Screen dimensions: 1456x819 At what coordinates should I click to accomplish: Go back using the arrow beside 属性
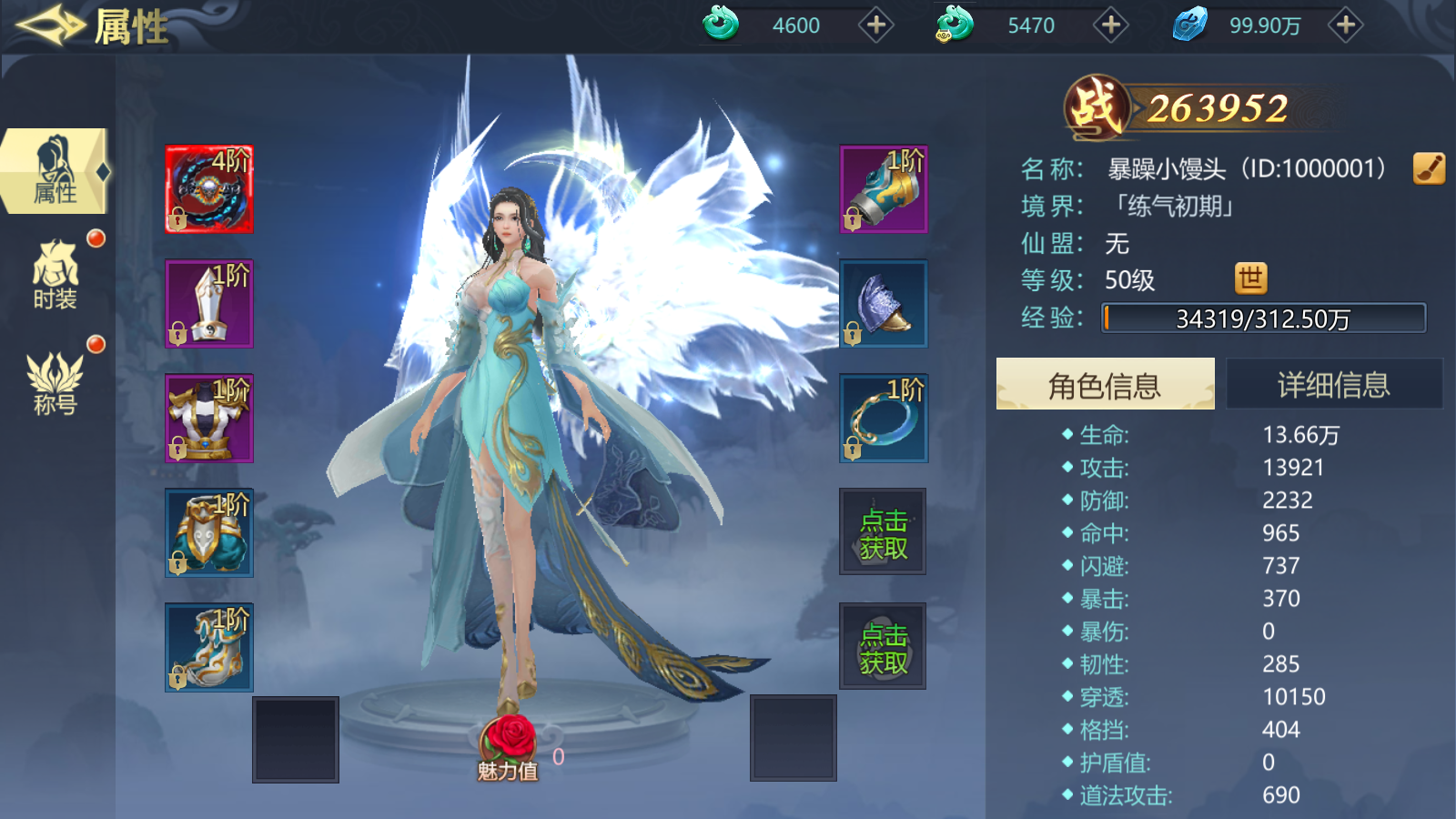[x=50, y=25]
